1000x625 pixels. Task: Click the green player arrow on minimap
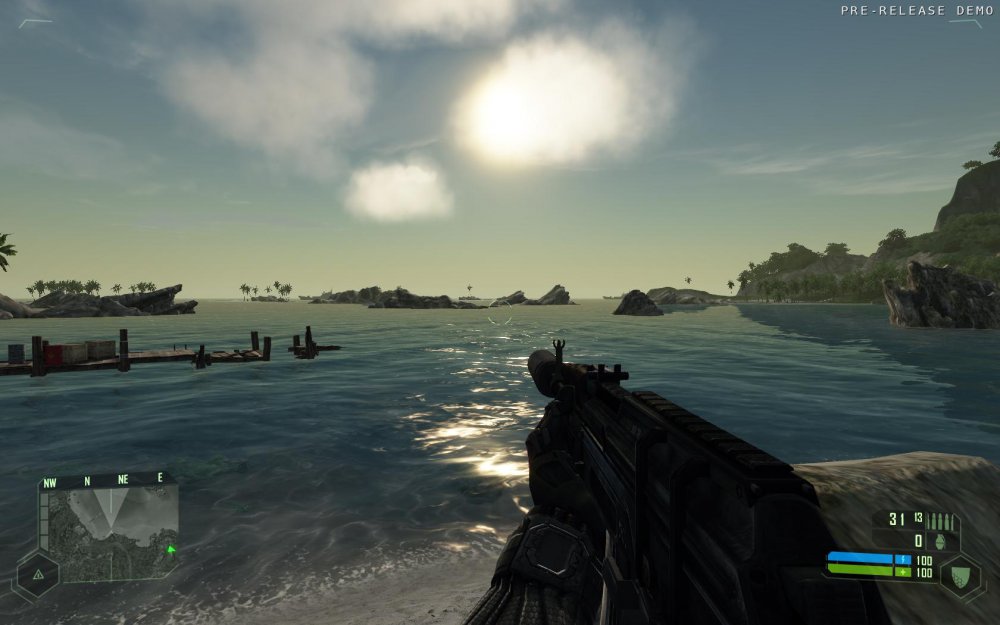[171, 548]
